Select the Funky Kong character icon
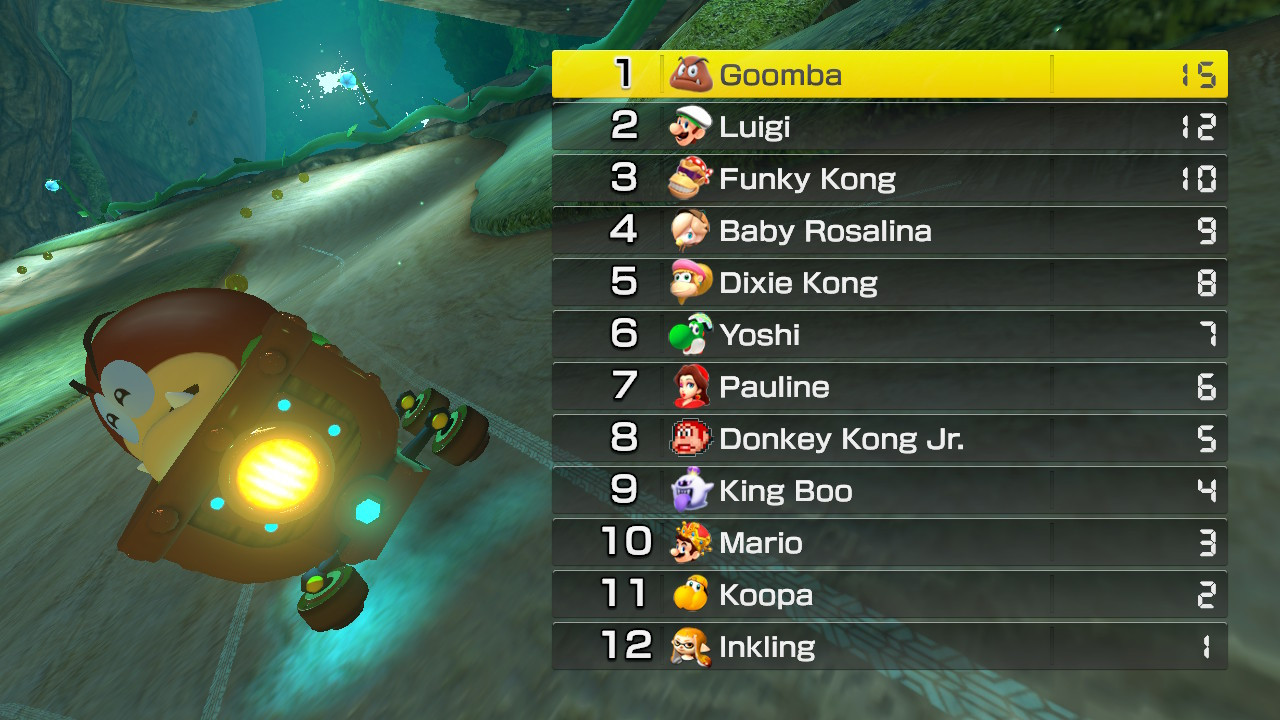 (x=687, y=177)
